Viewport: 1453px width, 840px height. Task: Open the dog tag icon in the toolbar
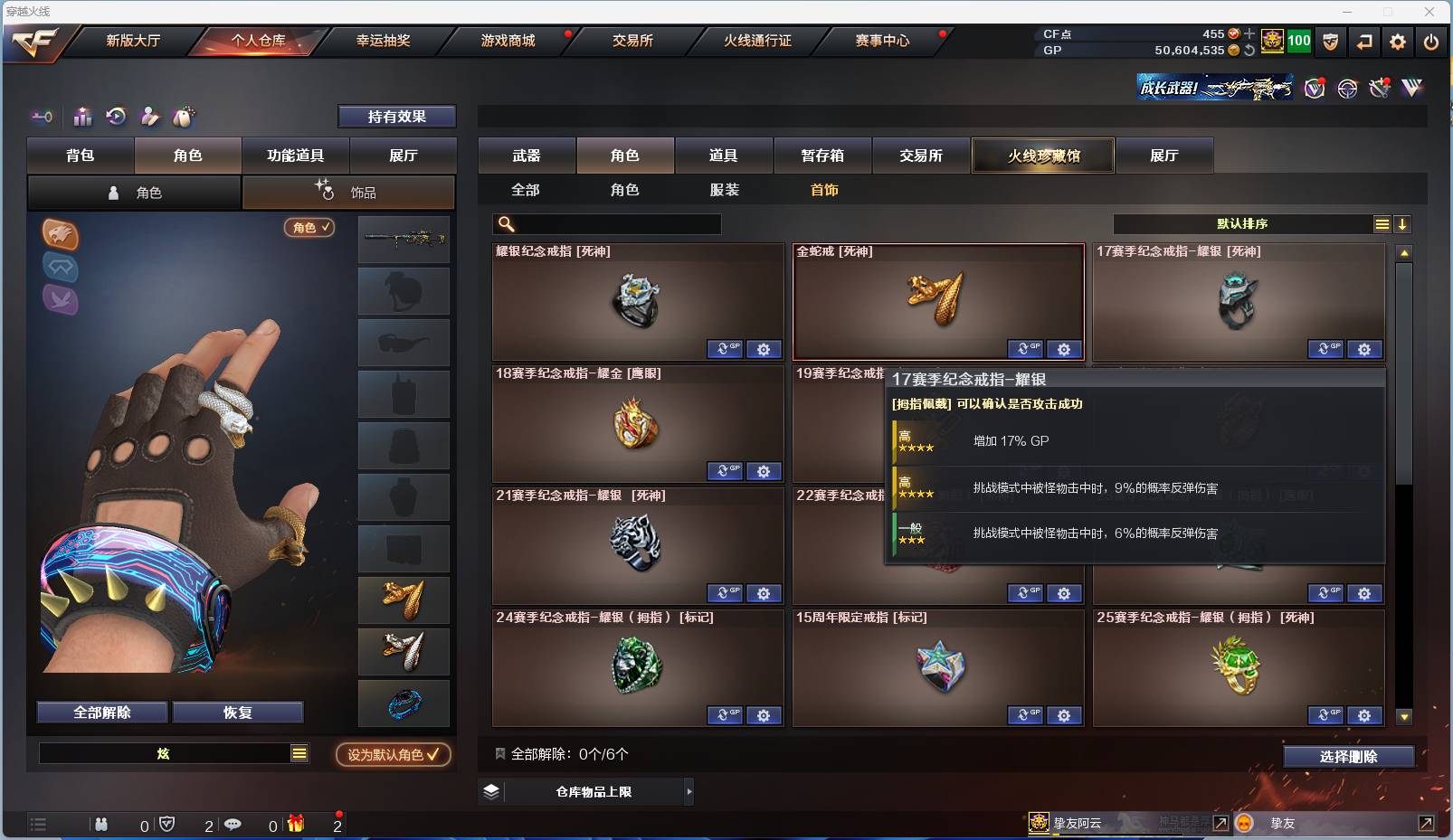point(185,116)
